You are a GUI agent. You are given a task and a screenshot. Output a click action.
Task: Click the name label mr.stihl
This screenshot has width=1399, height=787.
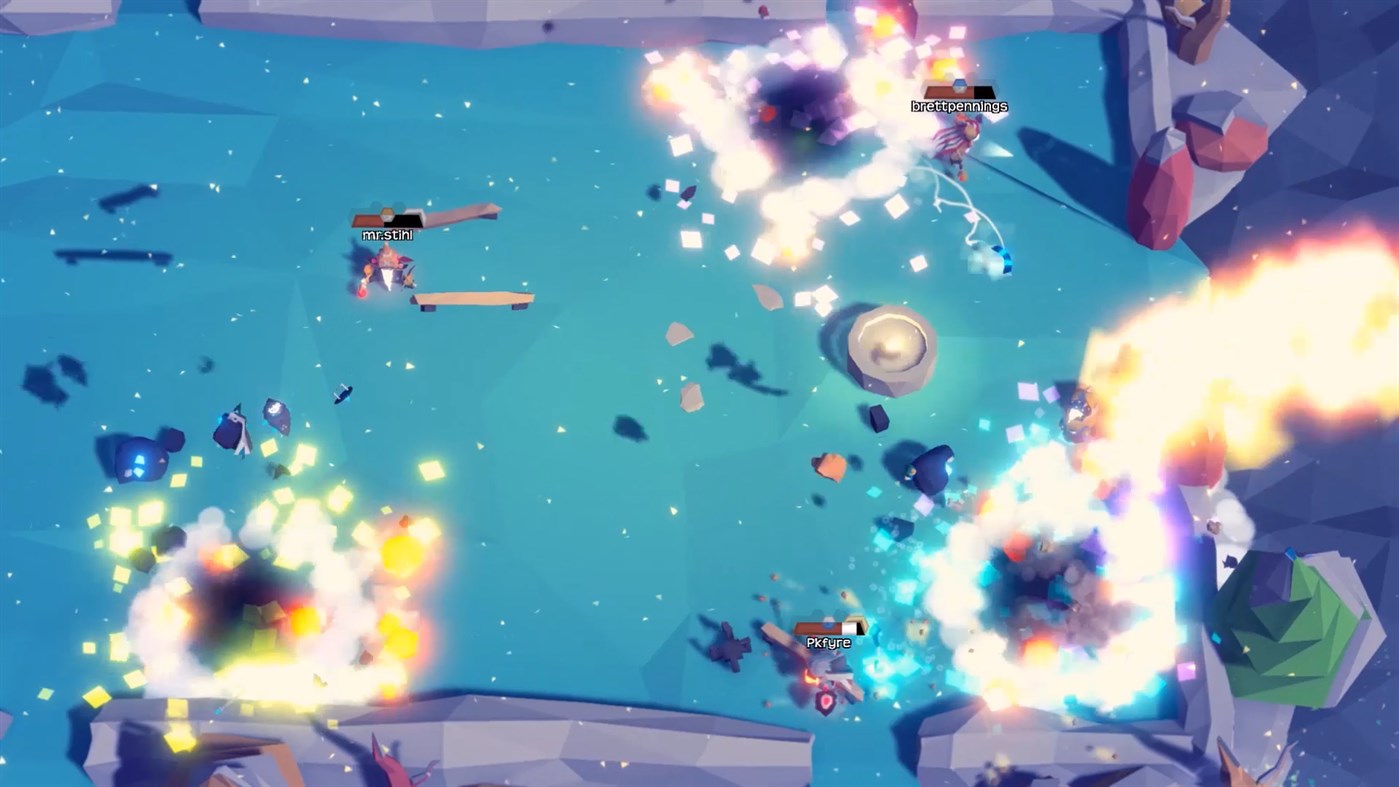click(388, 235)
